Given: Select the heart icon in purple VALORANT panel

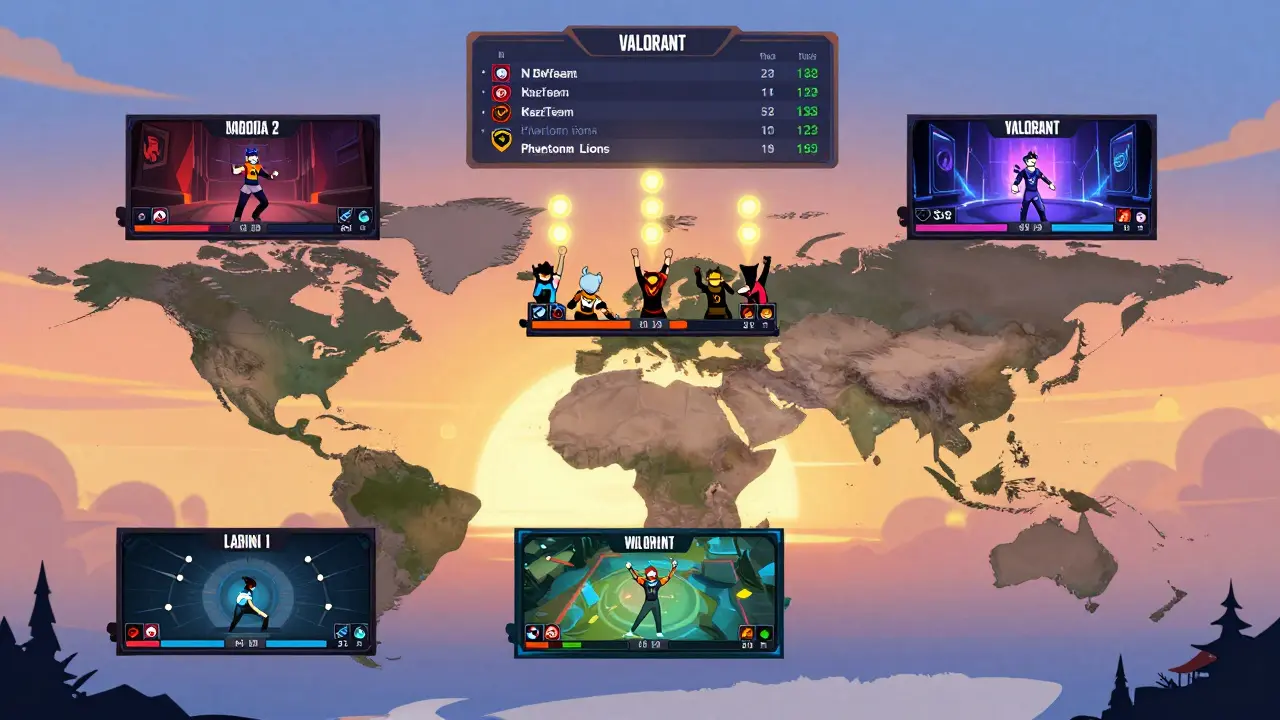Looking at the screenshot, I should 922,215.
